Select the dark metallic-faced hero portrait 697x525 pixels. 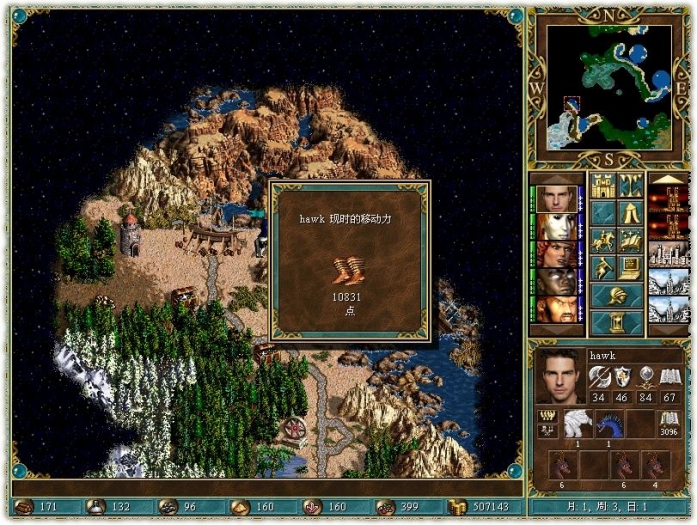point(556,282)
